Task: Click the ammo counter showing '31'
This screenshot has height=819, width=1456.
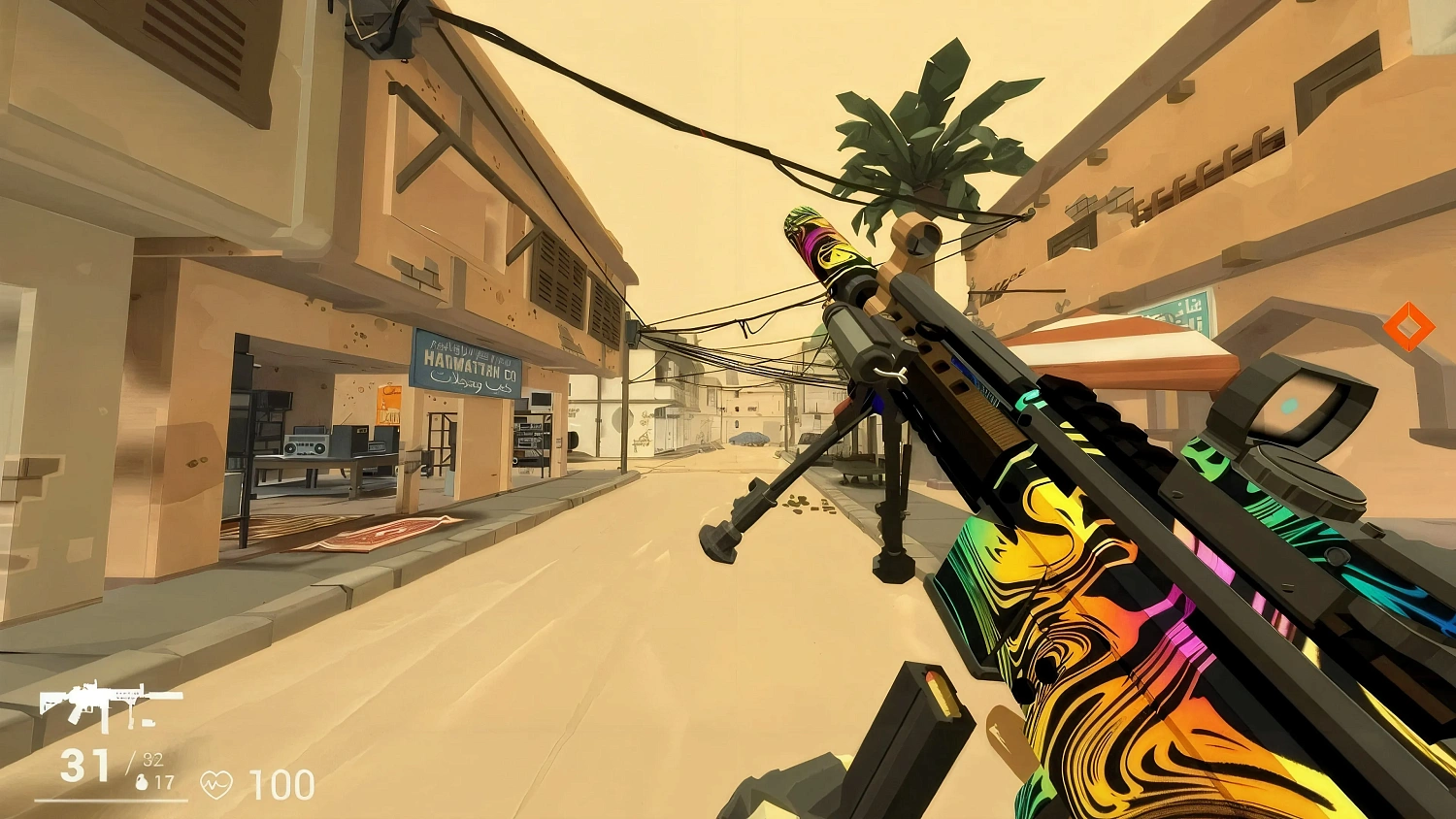Action: [83, 767]
